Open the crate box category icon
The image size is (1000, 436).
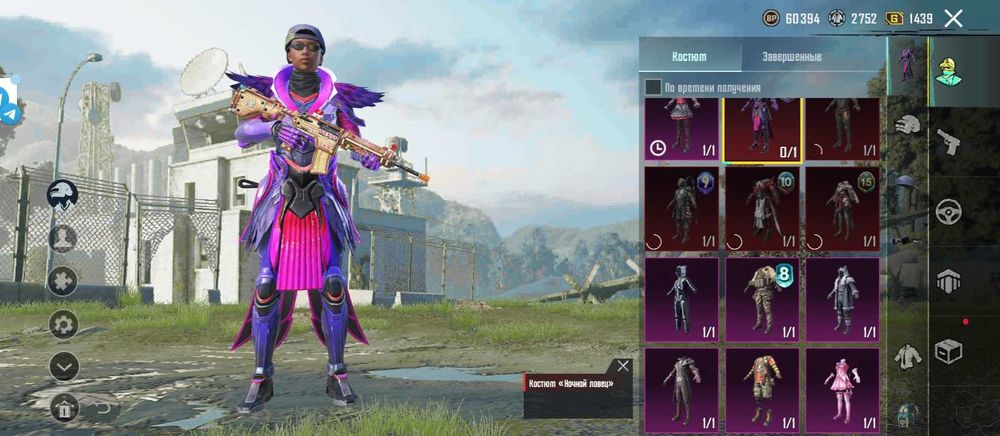pos(947,351)
